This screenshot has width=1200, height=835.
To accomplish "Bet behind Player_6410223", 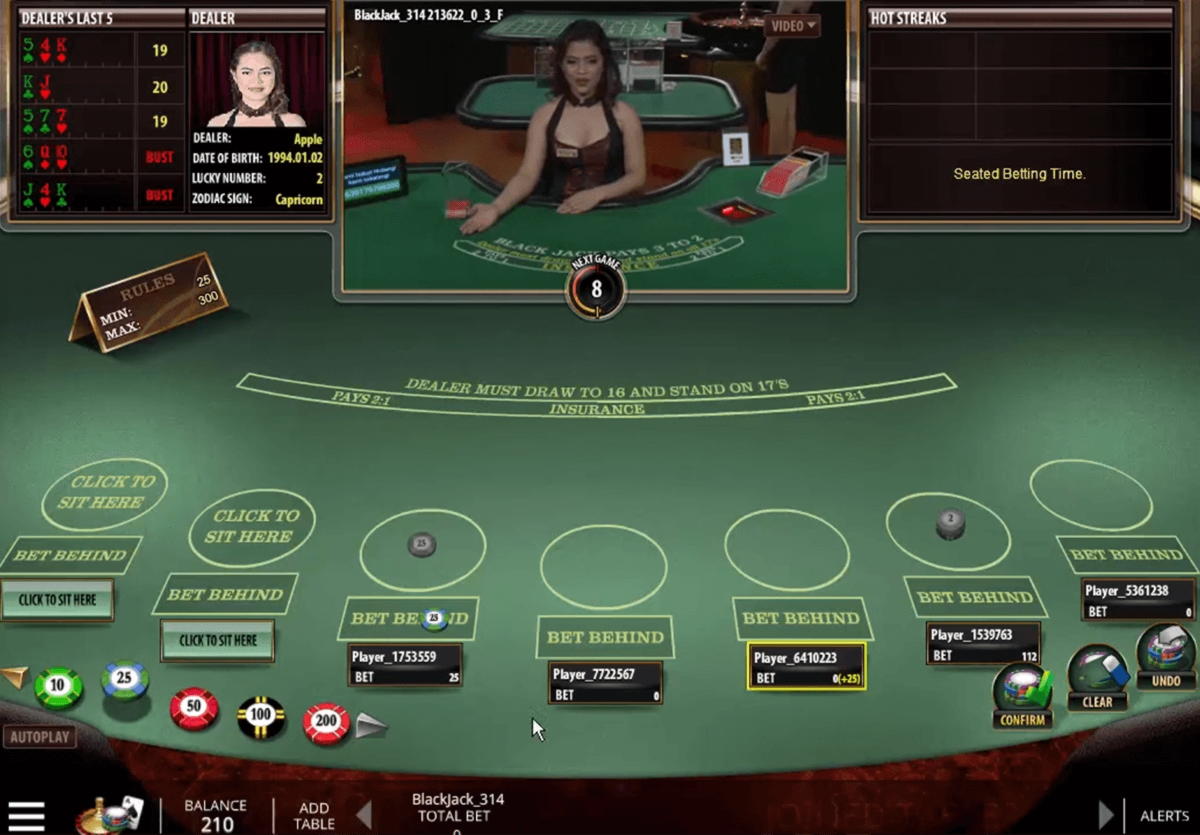I will (800, 618).
